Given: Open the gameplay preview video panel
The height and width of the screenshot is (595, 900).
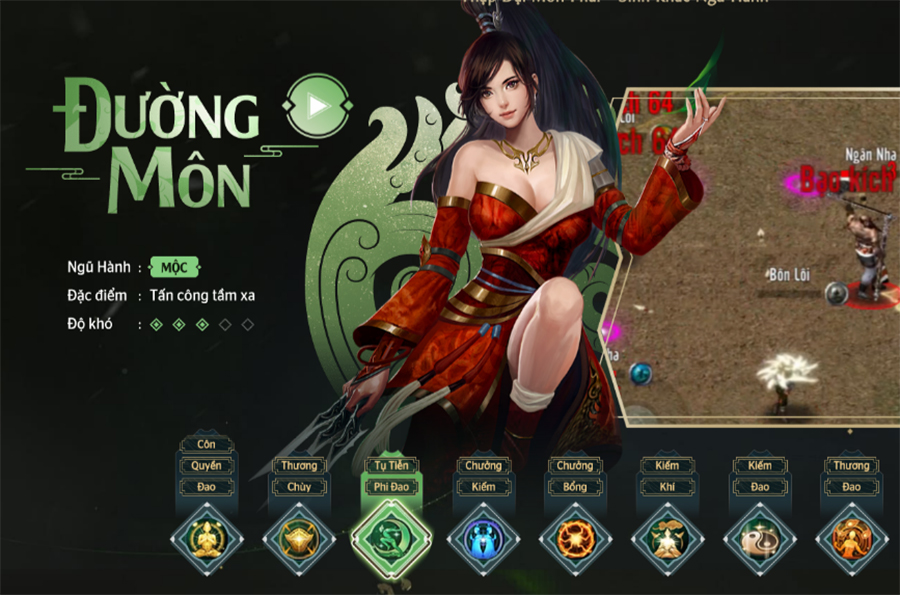Looking at the screenshot, I should point(760,255).
